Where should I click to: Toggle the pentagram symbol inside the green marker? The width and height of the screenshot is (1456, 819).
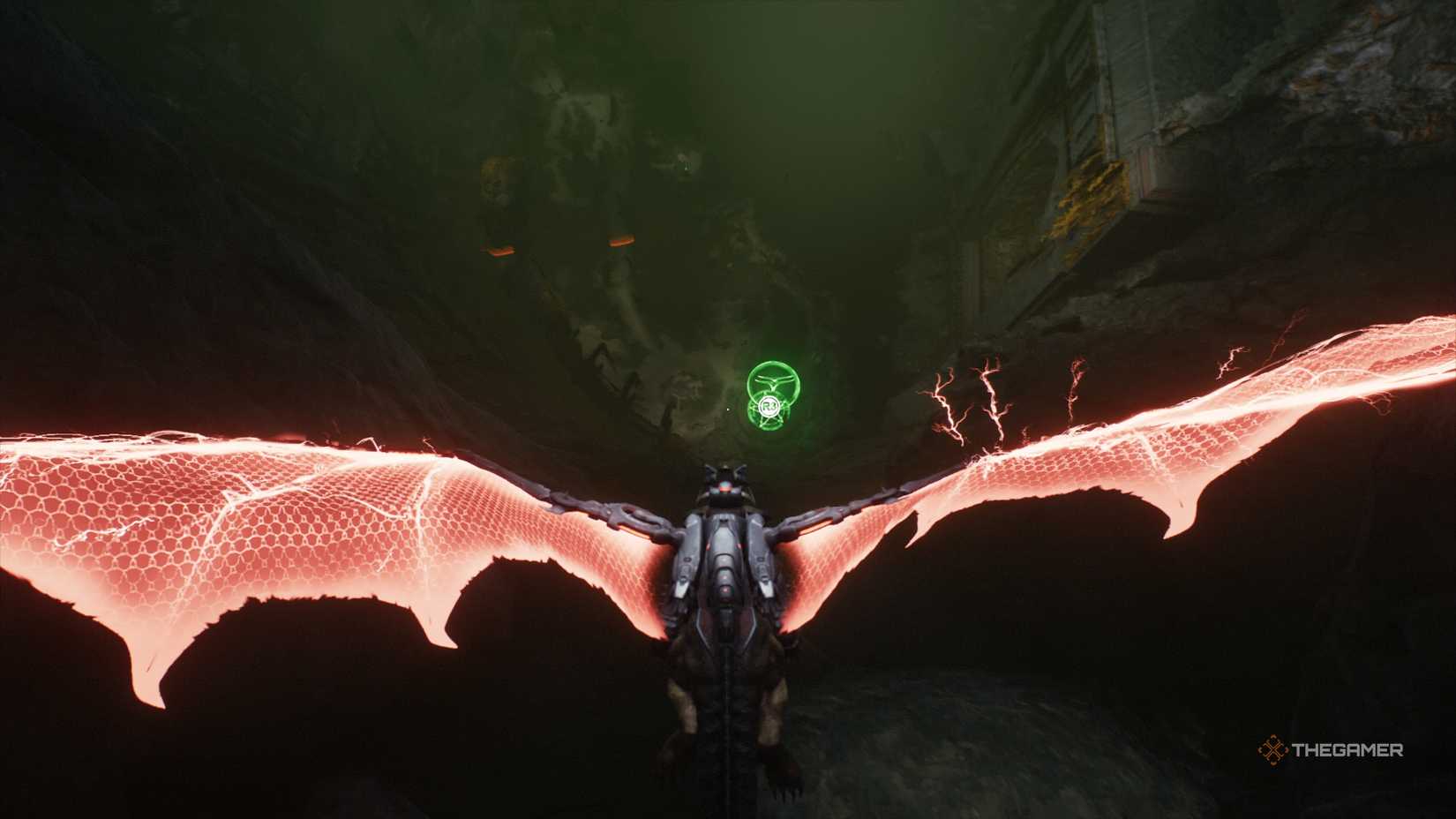click(769, 419)
